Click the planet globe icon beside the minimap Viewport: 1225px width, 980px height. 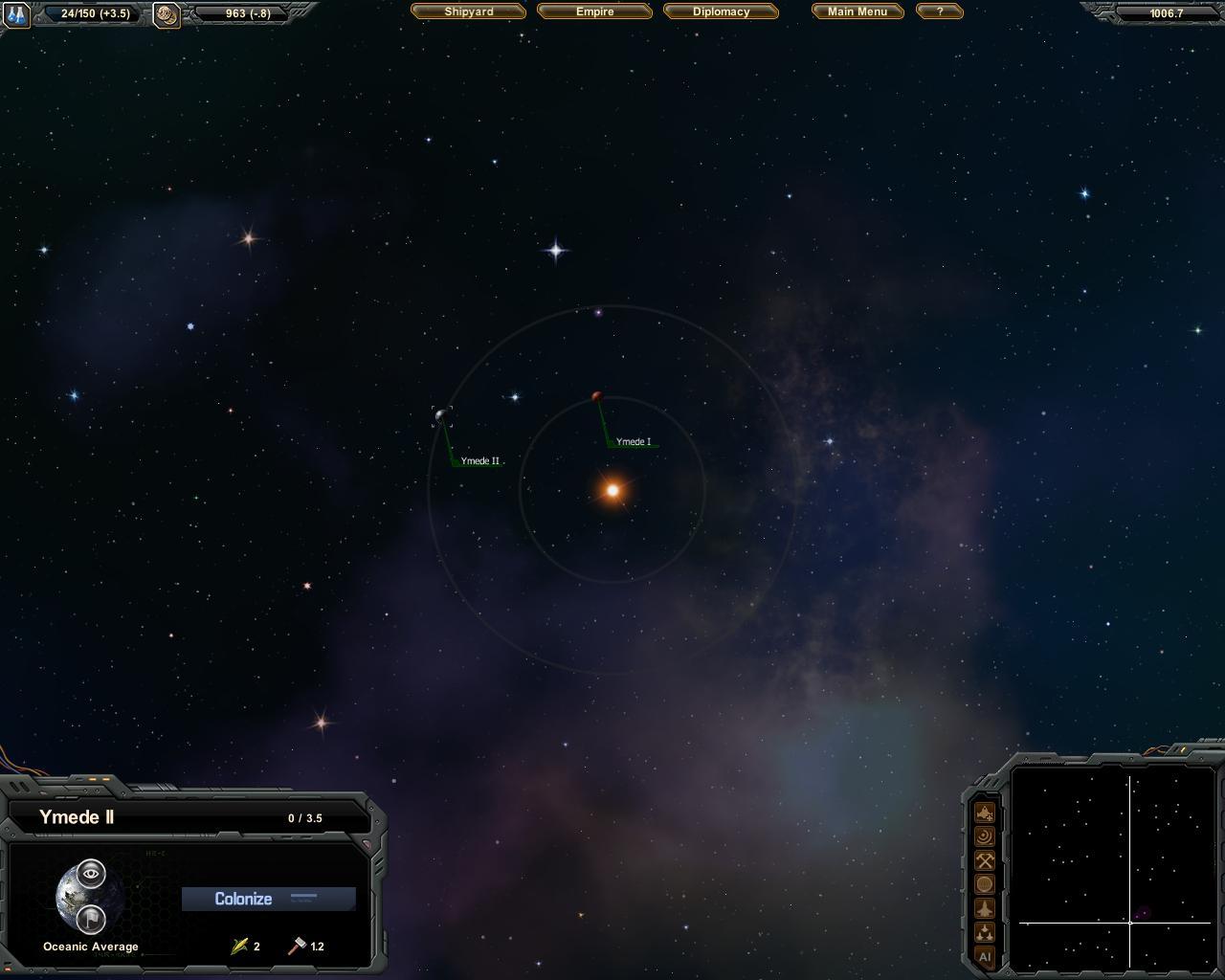click(x=984, y=885)
